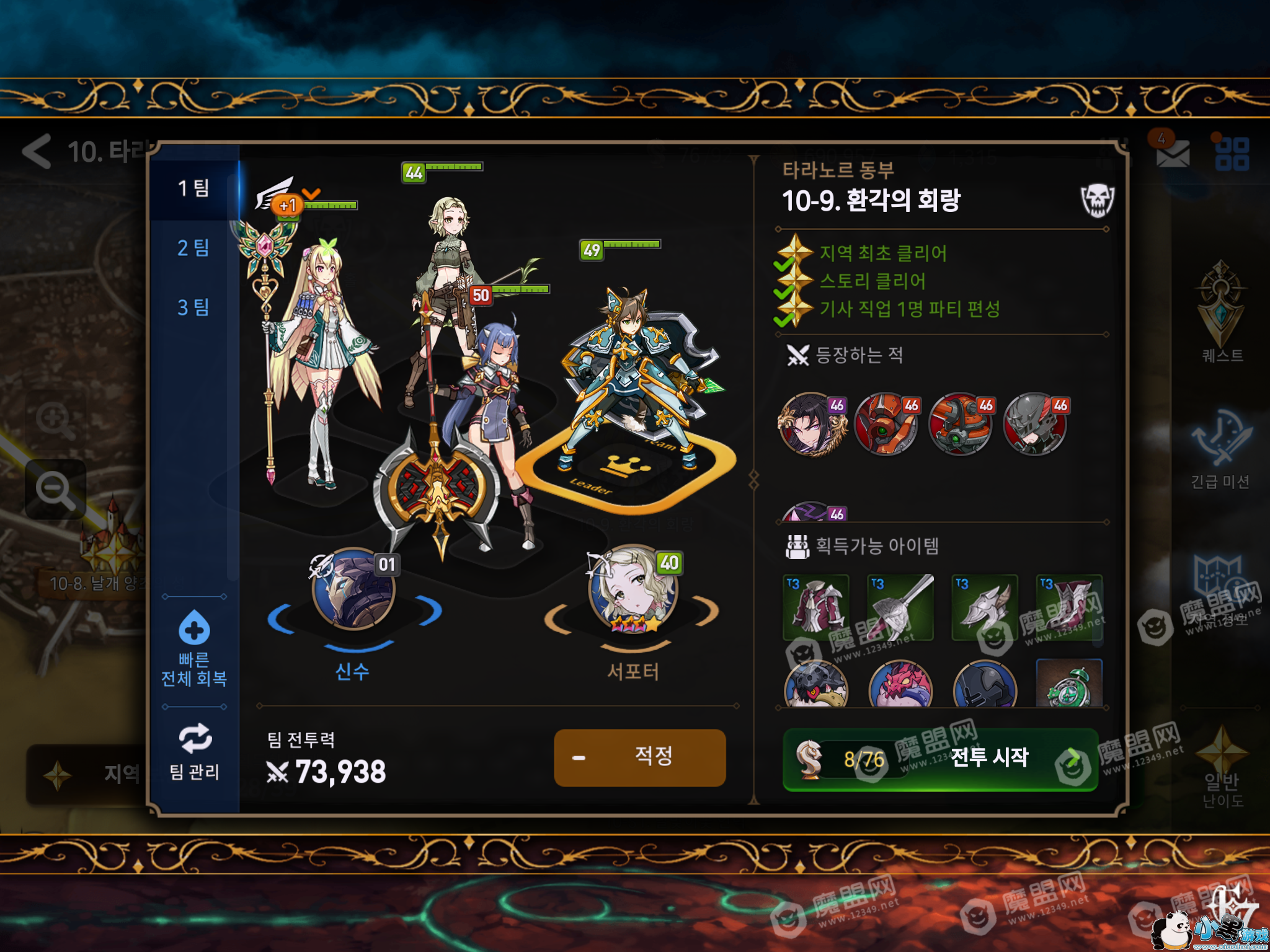
Task: Open the 3 팀 tab
Action: [x=193, y=307]
